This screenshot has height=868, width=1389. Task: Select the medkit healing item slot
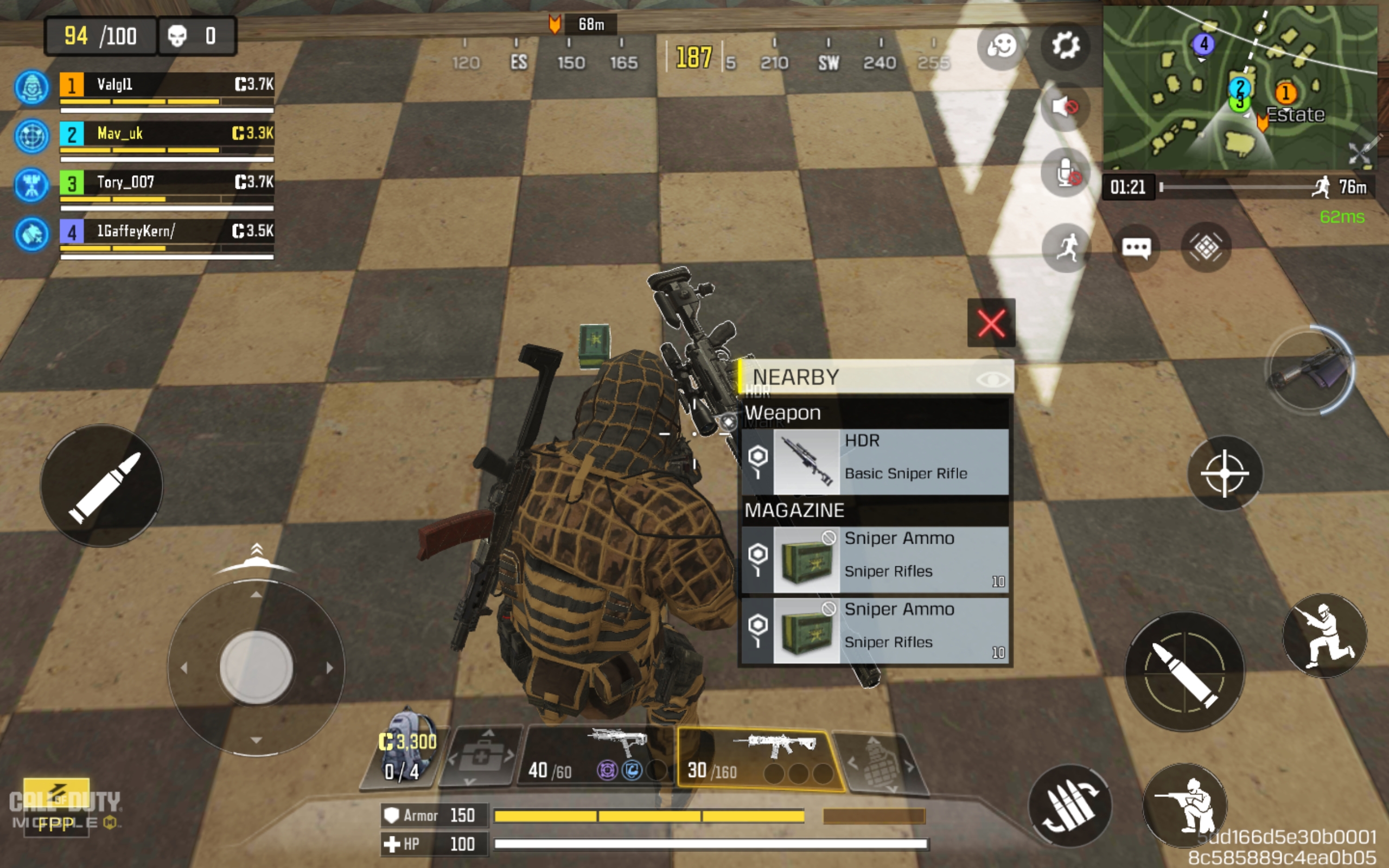coord(481,758)
